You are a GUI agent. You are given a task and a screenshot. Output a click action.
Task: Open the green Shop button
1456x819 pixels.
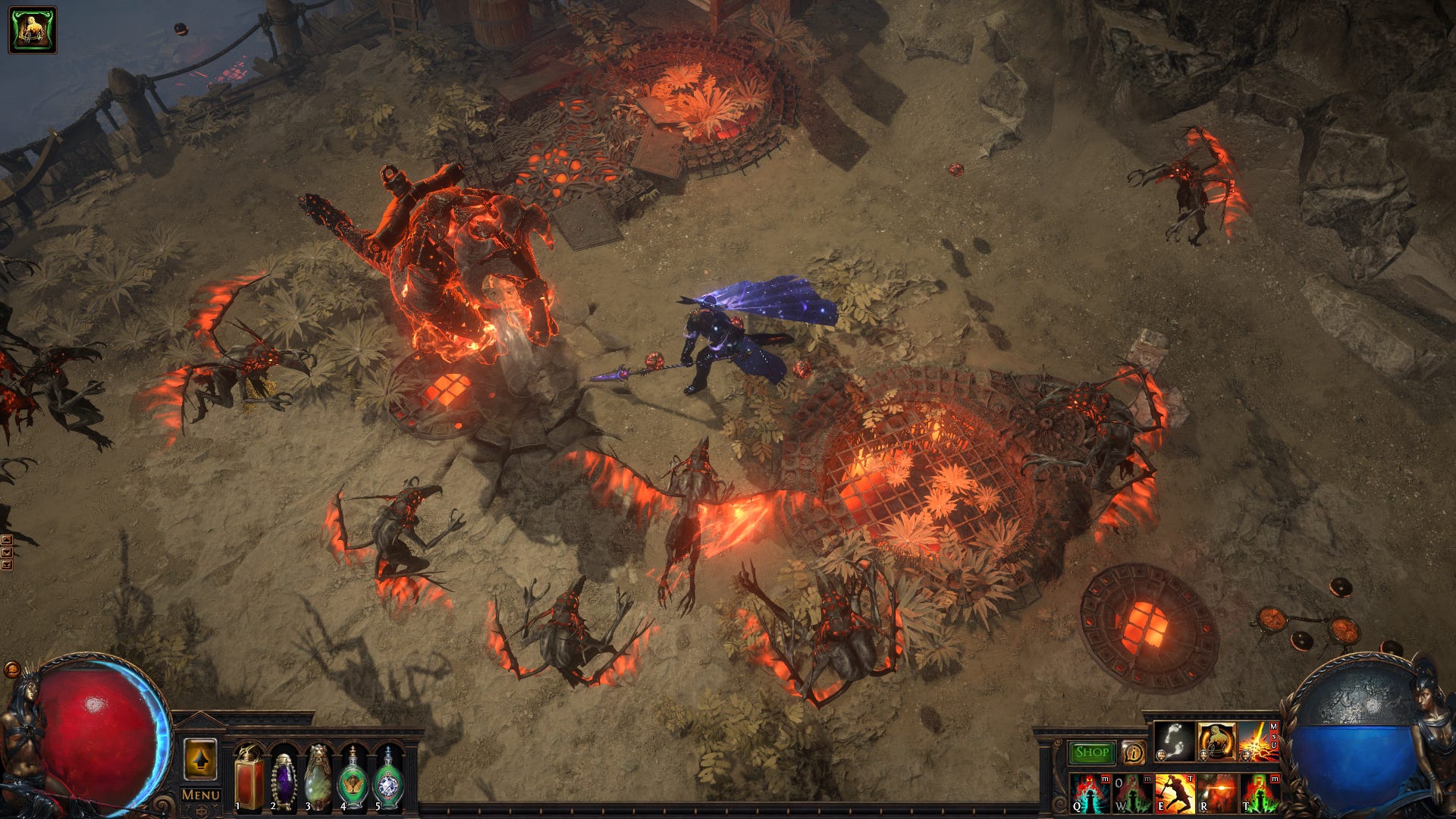pos(1091,752)
